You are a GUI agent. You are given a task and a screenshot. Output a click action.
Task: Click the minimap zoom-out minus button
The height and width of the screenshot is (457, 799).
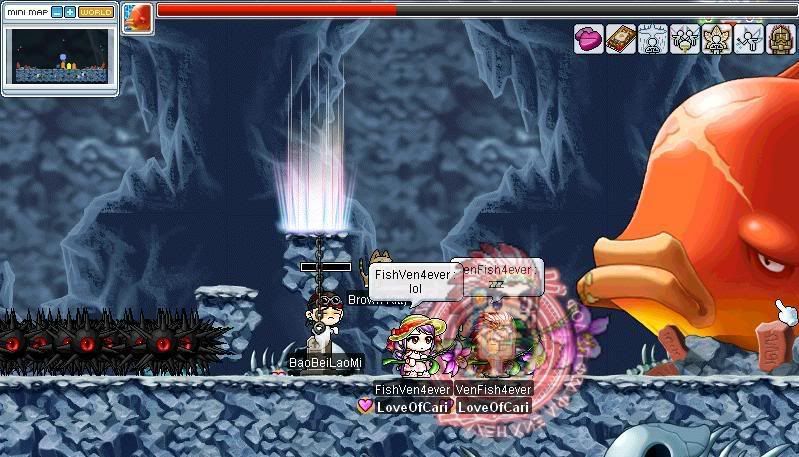[x=56, y=12]
